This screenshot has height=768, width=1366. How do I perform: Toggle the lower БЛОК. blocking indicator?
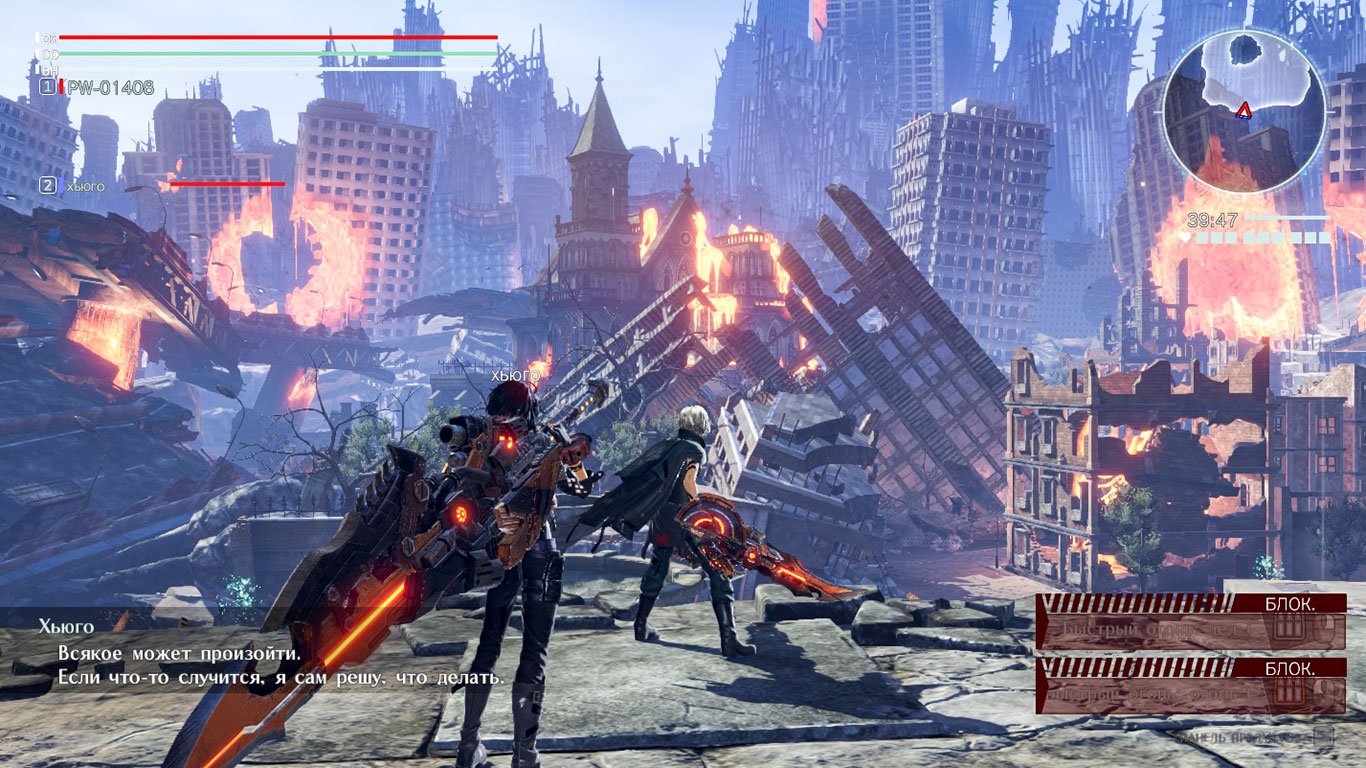point(1290,667)
